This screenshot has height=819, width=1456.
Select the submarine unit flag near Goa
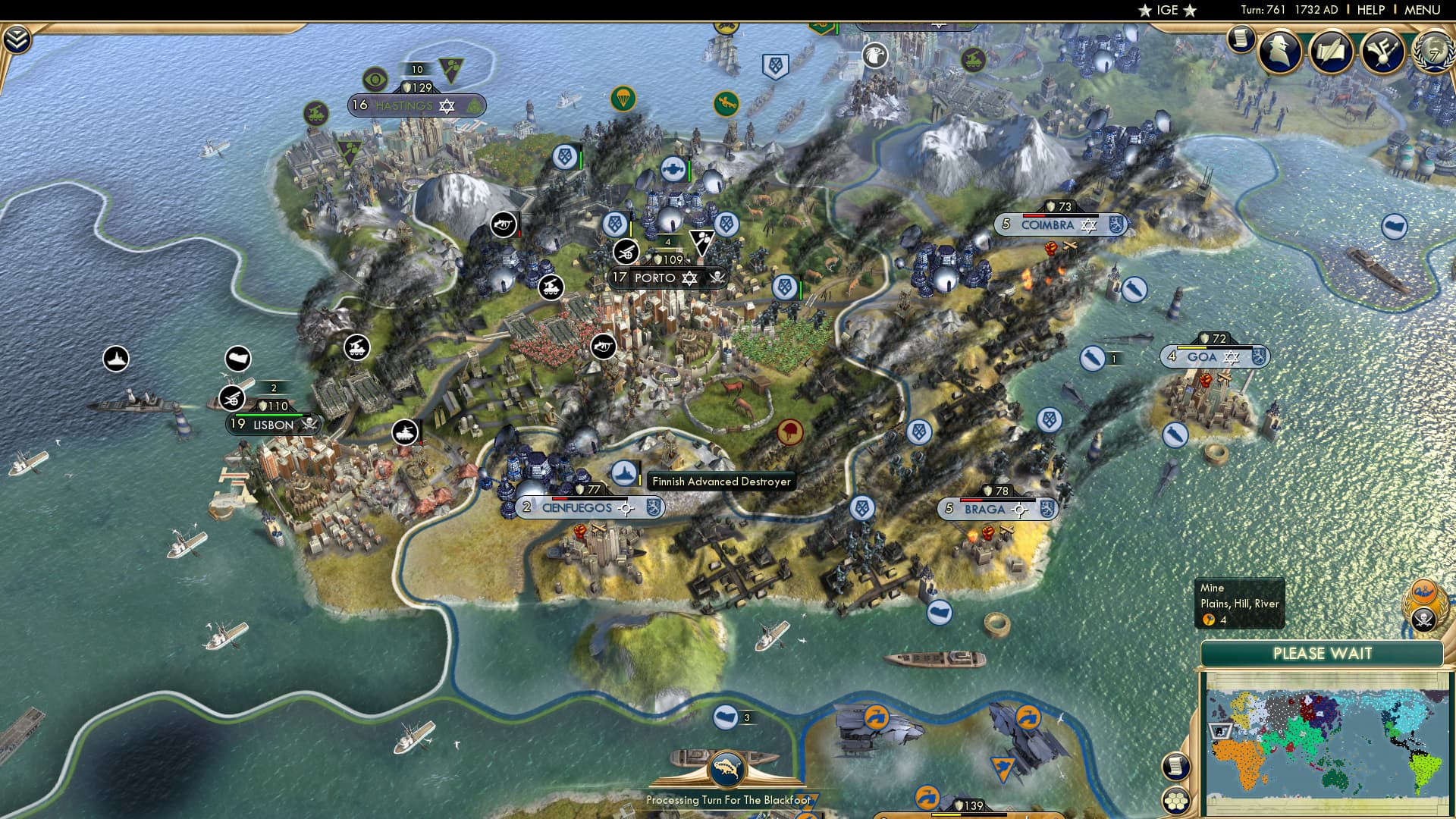click(x=1091, y=359)
